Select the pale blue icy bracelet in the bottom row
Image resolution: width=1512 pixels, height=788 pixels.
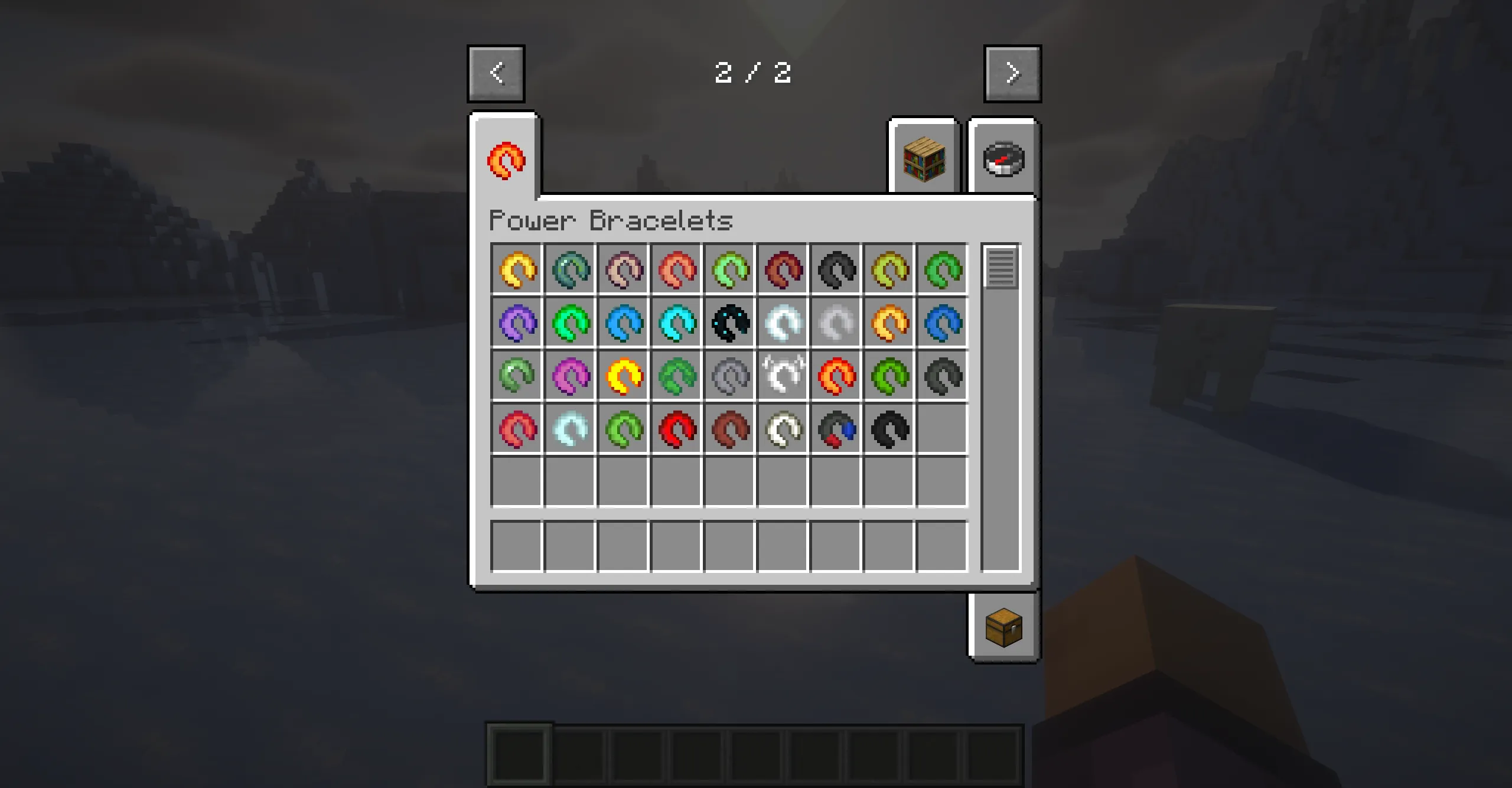pos(570,428)
